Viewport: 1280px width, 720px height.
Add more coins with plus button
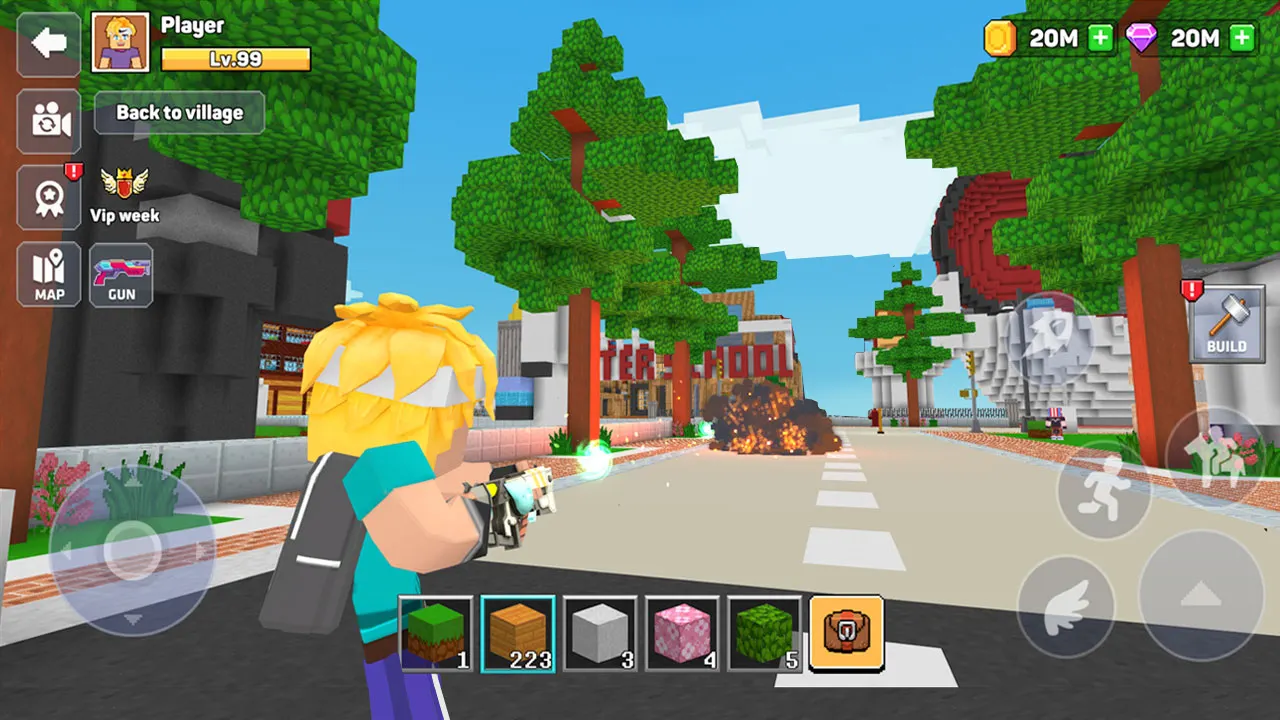tap(1100, 38)
